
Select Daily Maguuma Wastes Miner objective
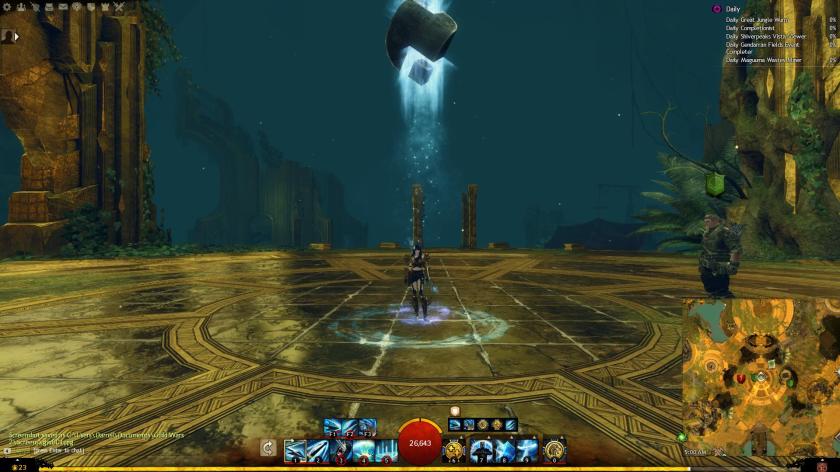pos(764,60)
